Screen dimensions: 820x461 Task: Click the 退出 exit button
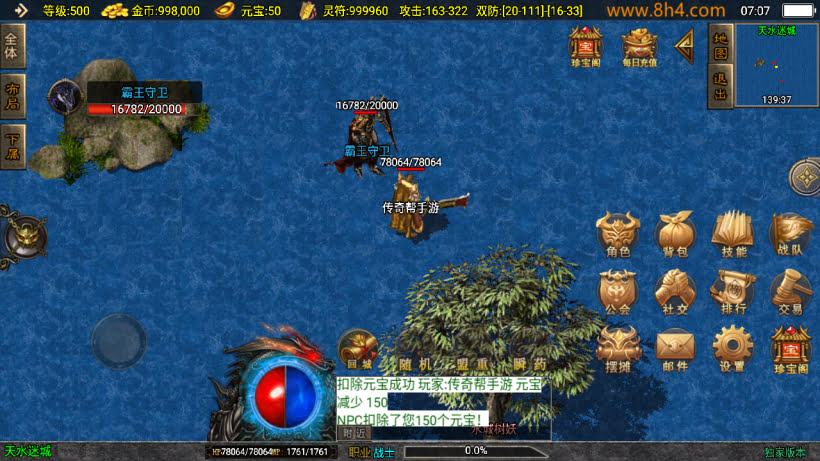point(720,87)
